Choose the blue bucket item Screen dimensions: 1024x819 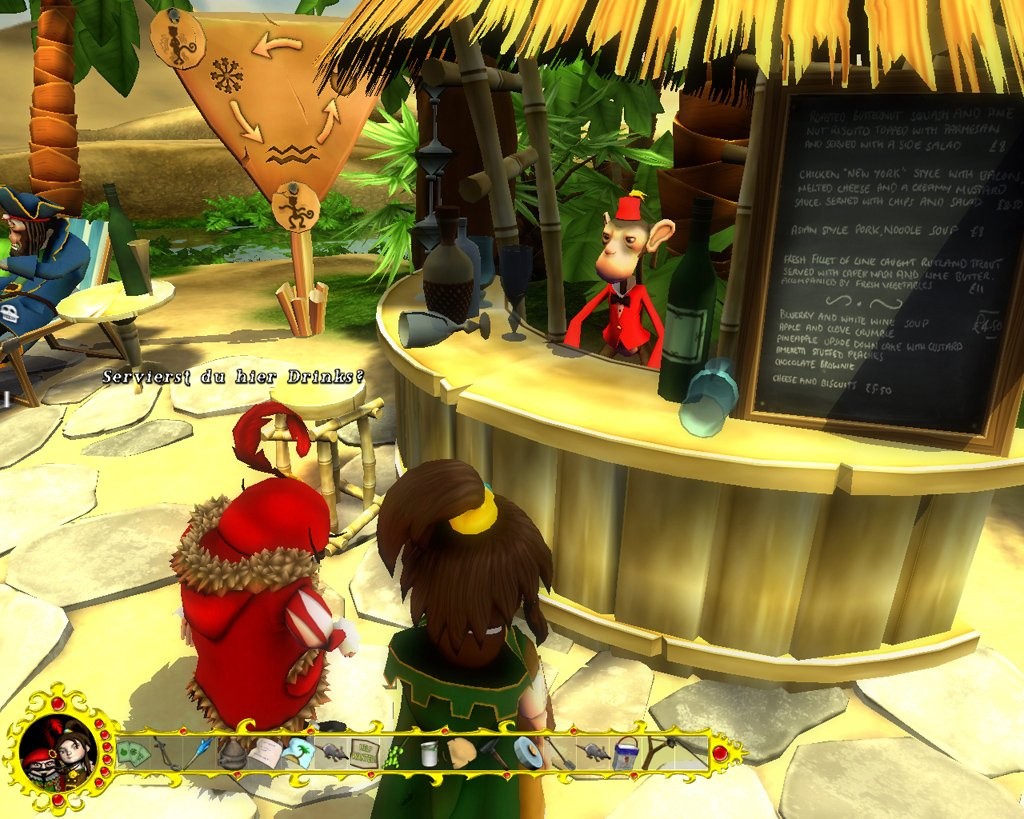pos(626,753)
